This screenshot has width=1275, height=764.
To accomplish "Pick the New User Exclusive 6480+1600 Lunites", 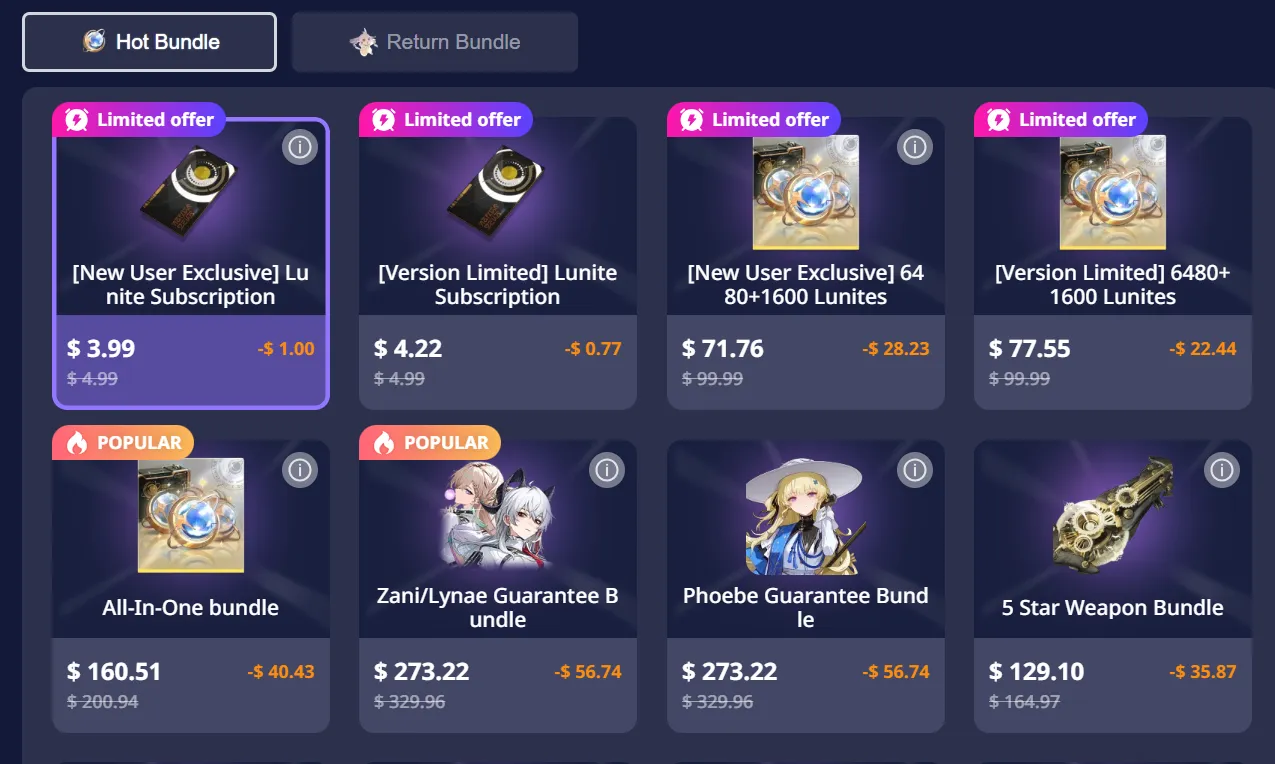I will [805, 265].
